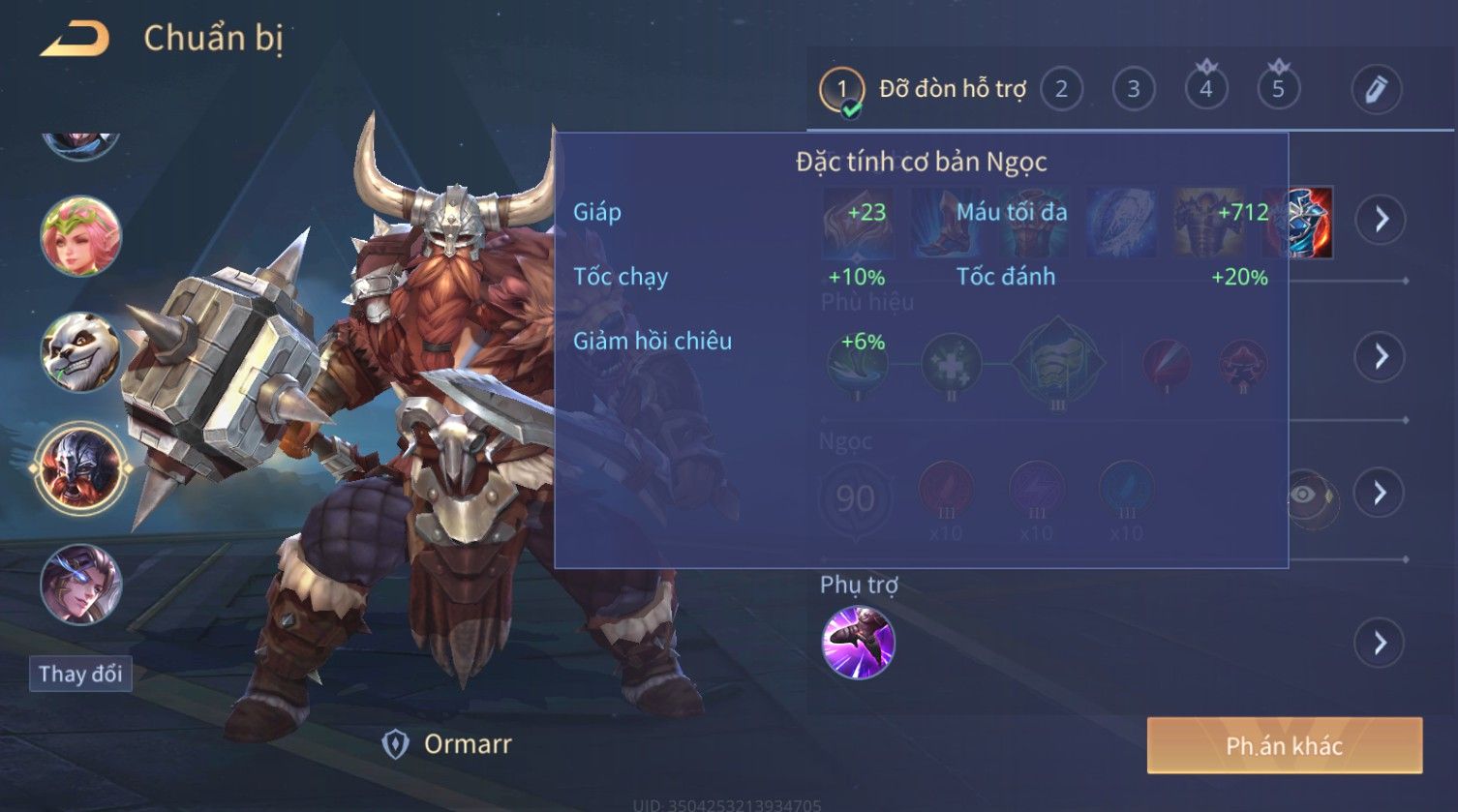Choose preset slot 5
Screen dimensions: 1458x812
[1278, 90]
